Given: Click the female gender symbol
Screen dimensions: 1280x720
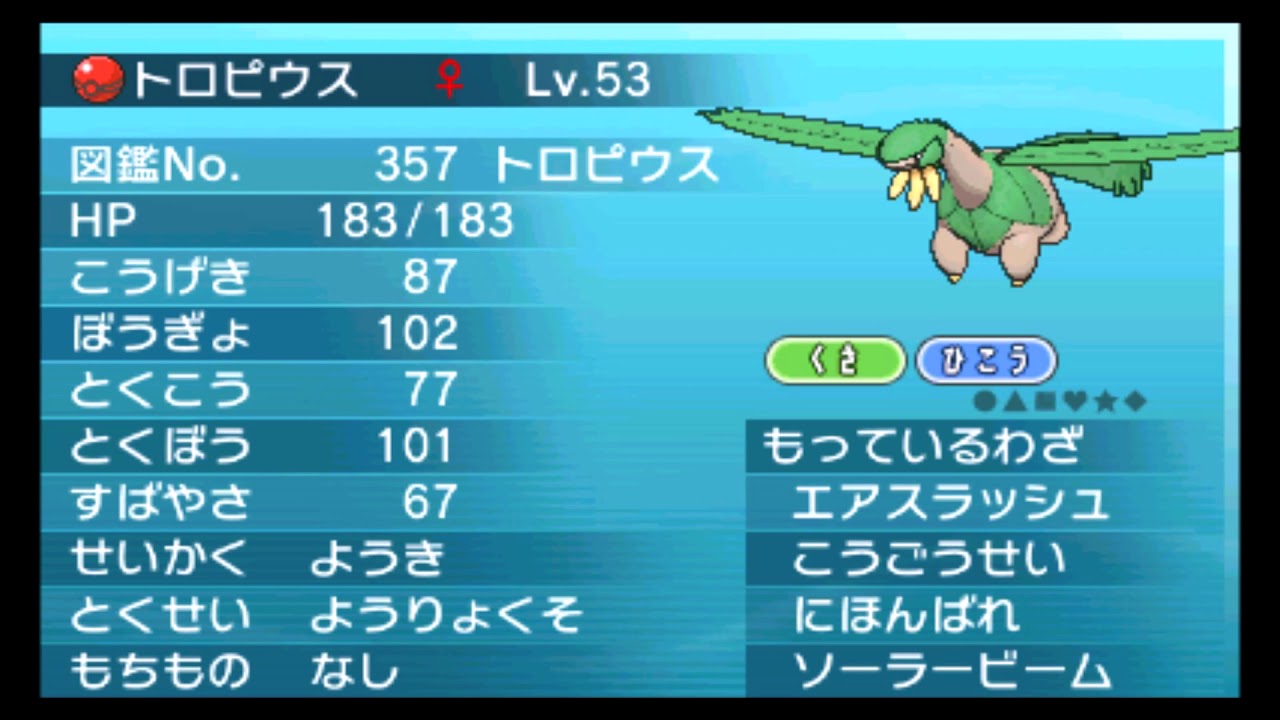Looking at the screenshot, I should pyautogui.click(x=449, y=80).
